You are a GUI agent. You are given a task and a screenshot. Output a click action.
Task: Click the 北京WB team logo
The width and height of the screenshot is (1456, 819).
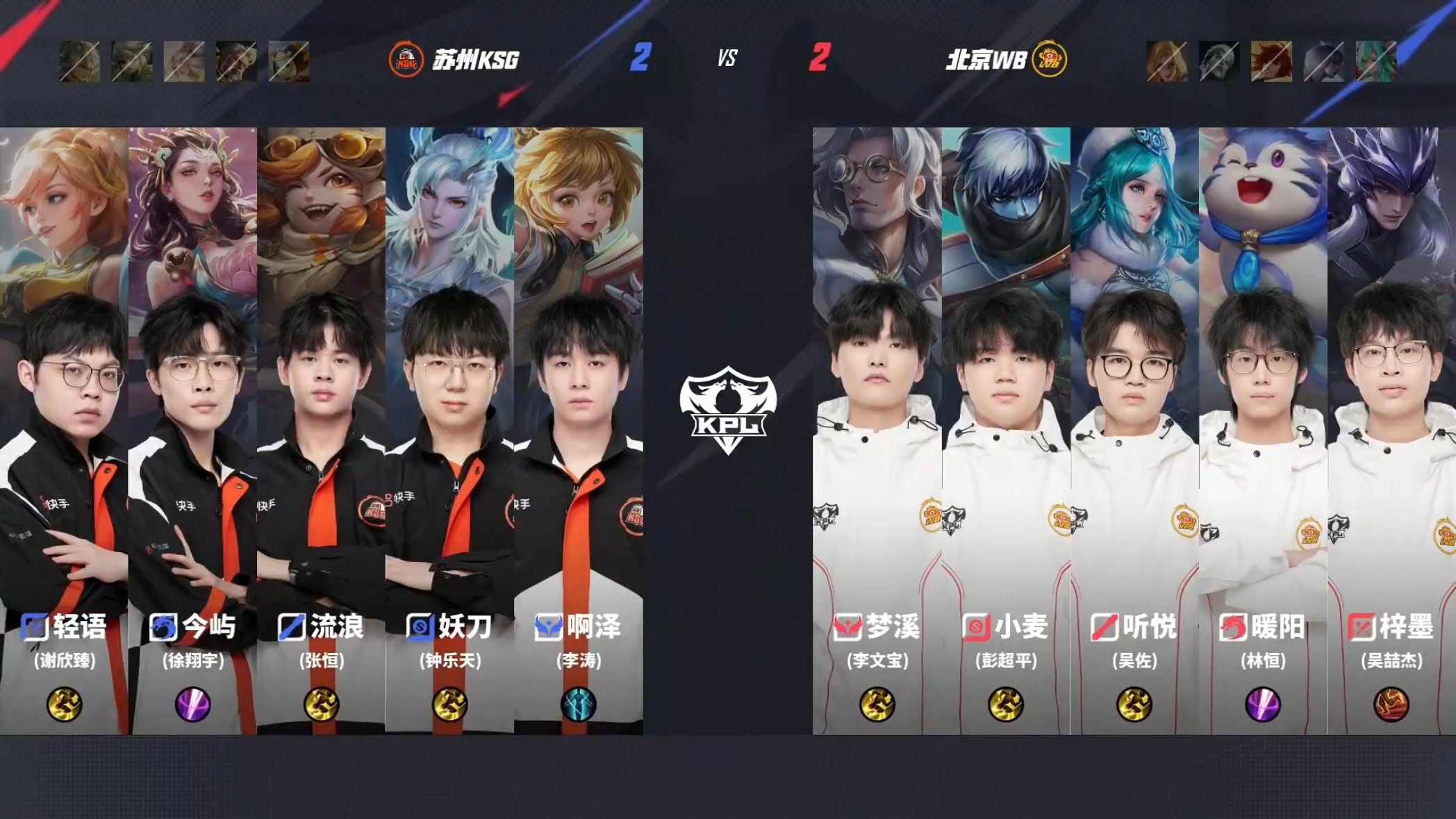[1049, 60]
